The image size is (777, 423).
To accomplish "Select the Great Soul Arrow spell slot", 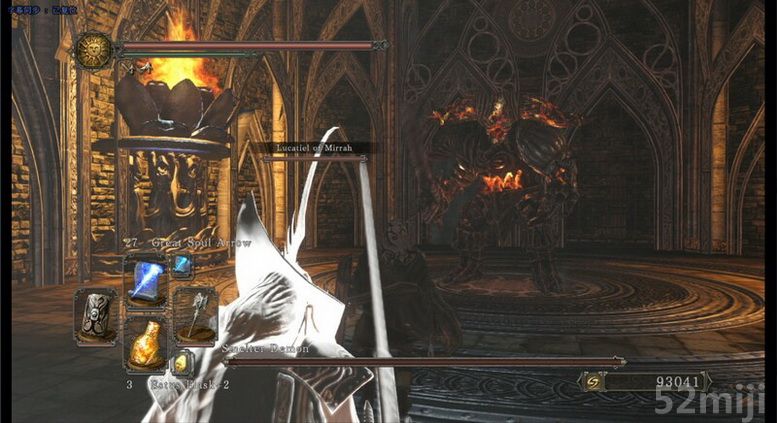I will coord(146,280).
